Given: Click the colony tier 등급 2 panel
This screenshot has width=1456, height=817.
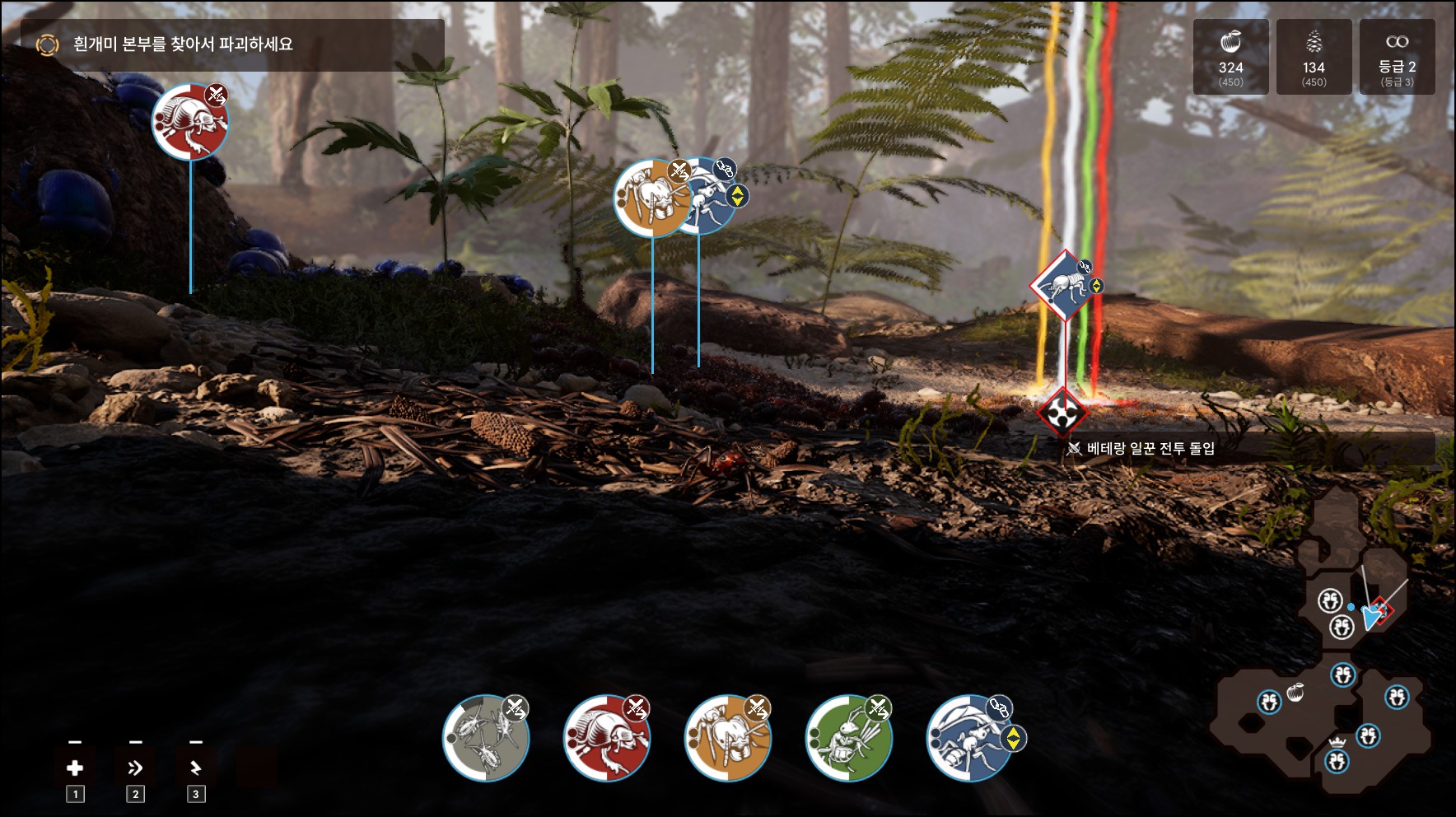Looking at the screenshot, I should tap(1397, 57).
